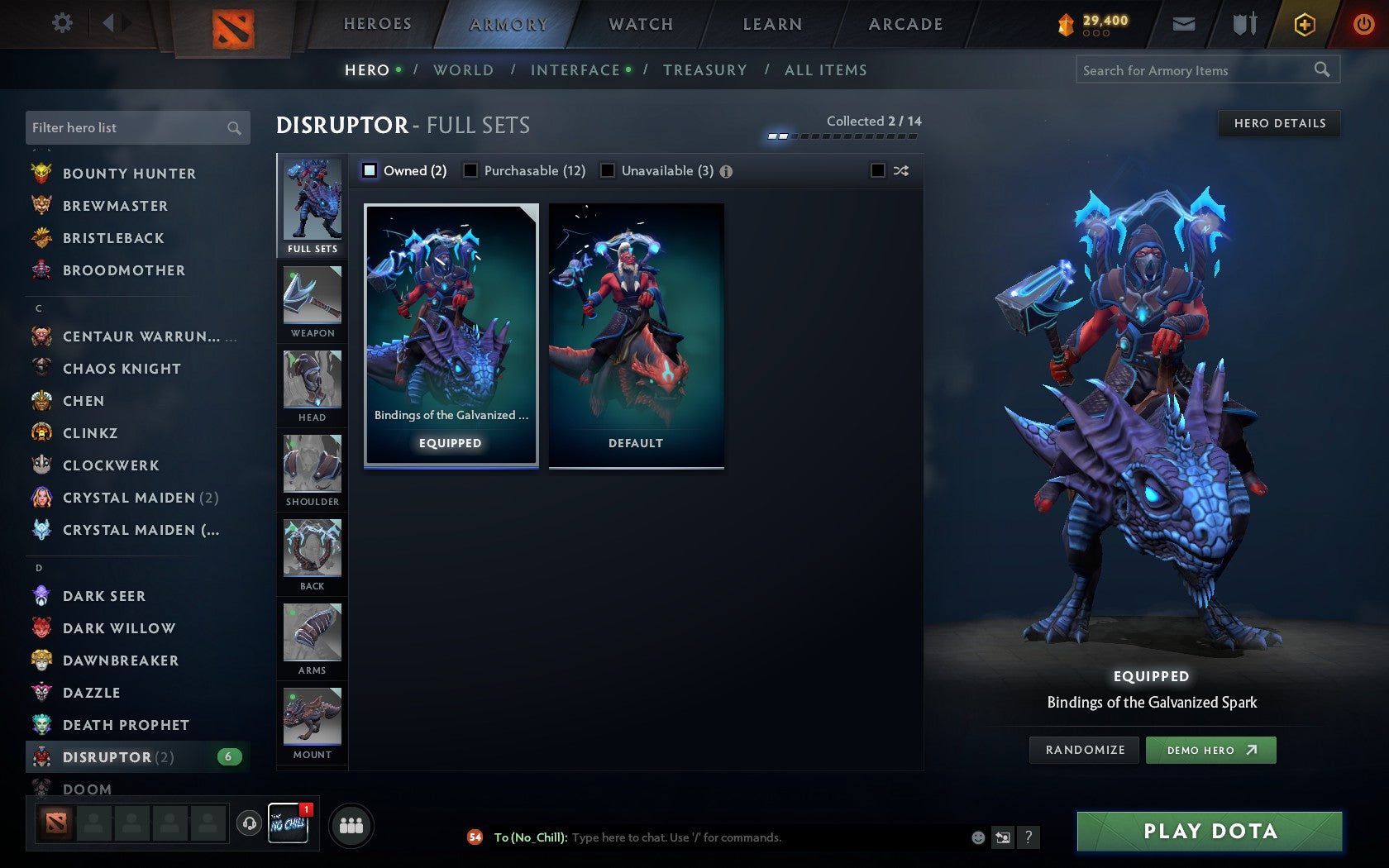Click the Demo Hero button
This screenshot has width=1389, height=868.
click(1210, 750)
